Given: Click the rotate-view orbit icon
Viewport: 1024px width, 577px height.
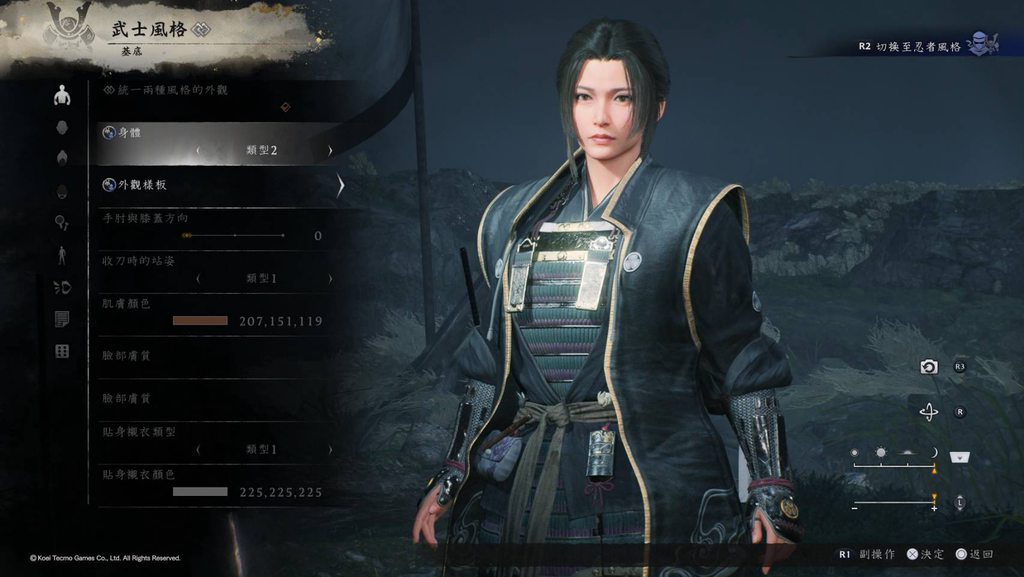Looking at the screenshot, I should [x=929, y=411].
